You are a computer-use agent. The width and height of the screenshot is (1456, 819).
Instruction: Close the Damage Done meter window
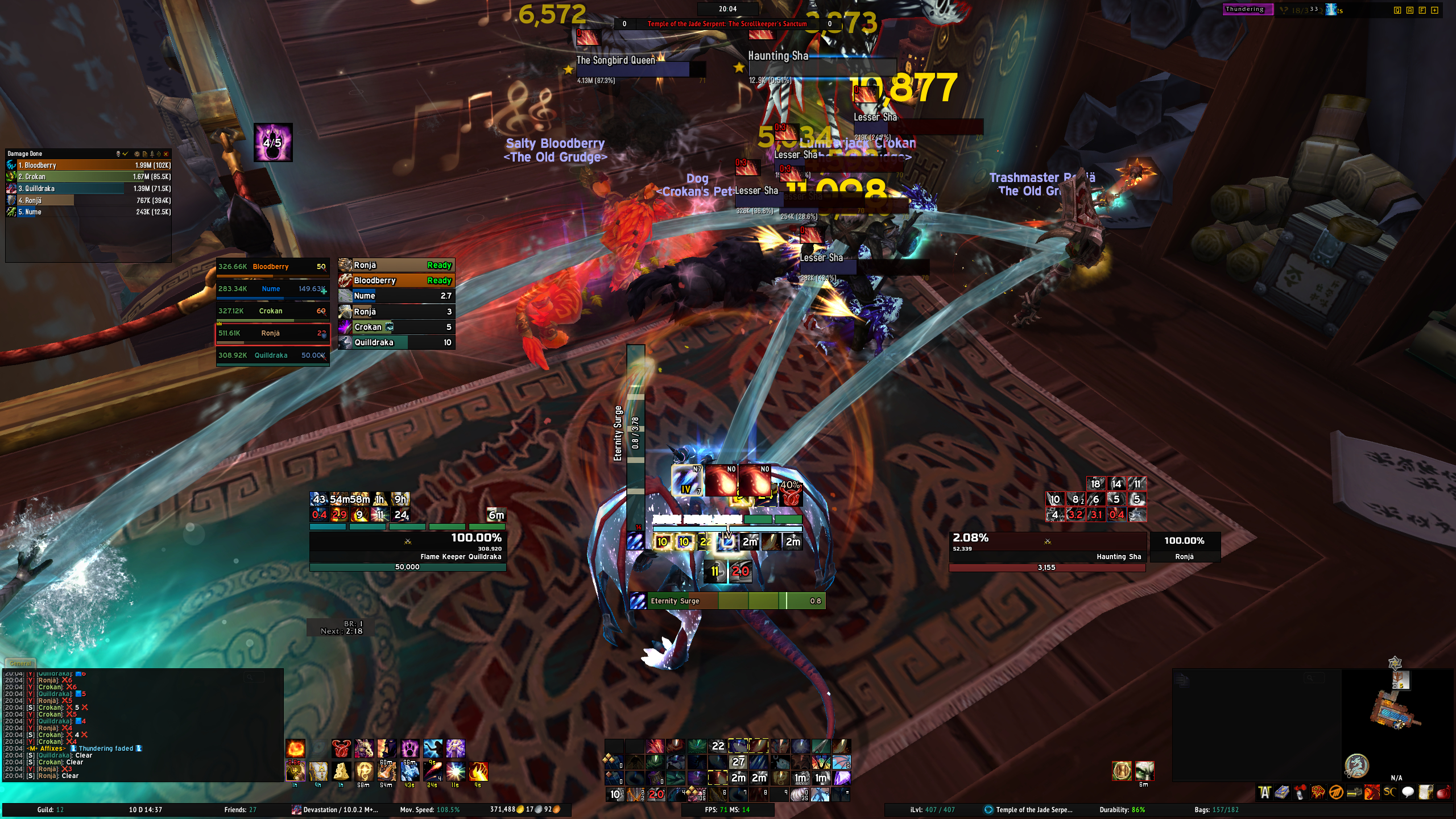(x=166, y=154)
